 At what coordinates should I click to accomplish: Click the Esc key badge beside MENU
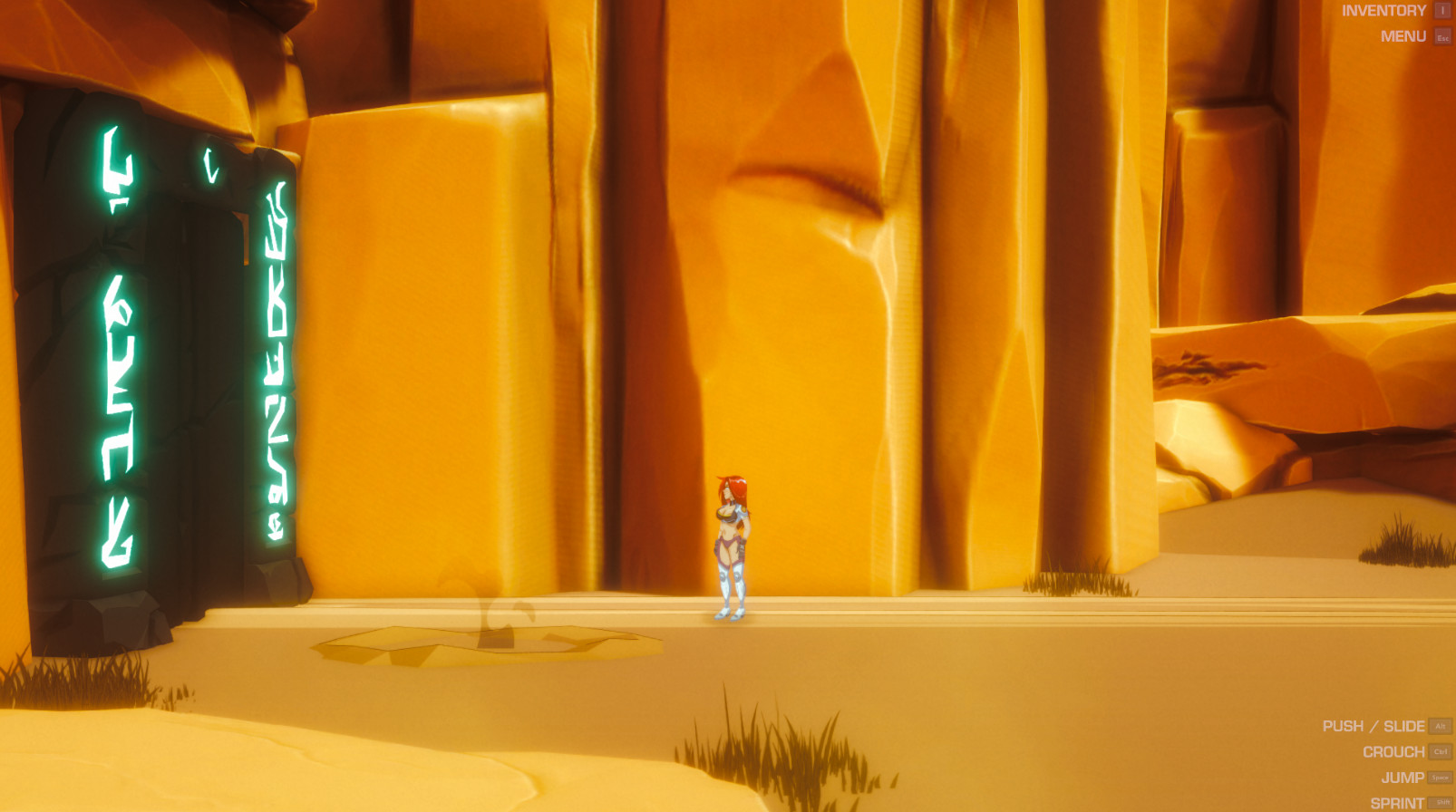pos(1441,38)
